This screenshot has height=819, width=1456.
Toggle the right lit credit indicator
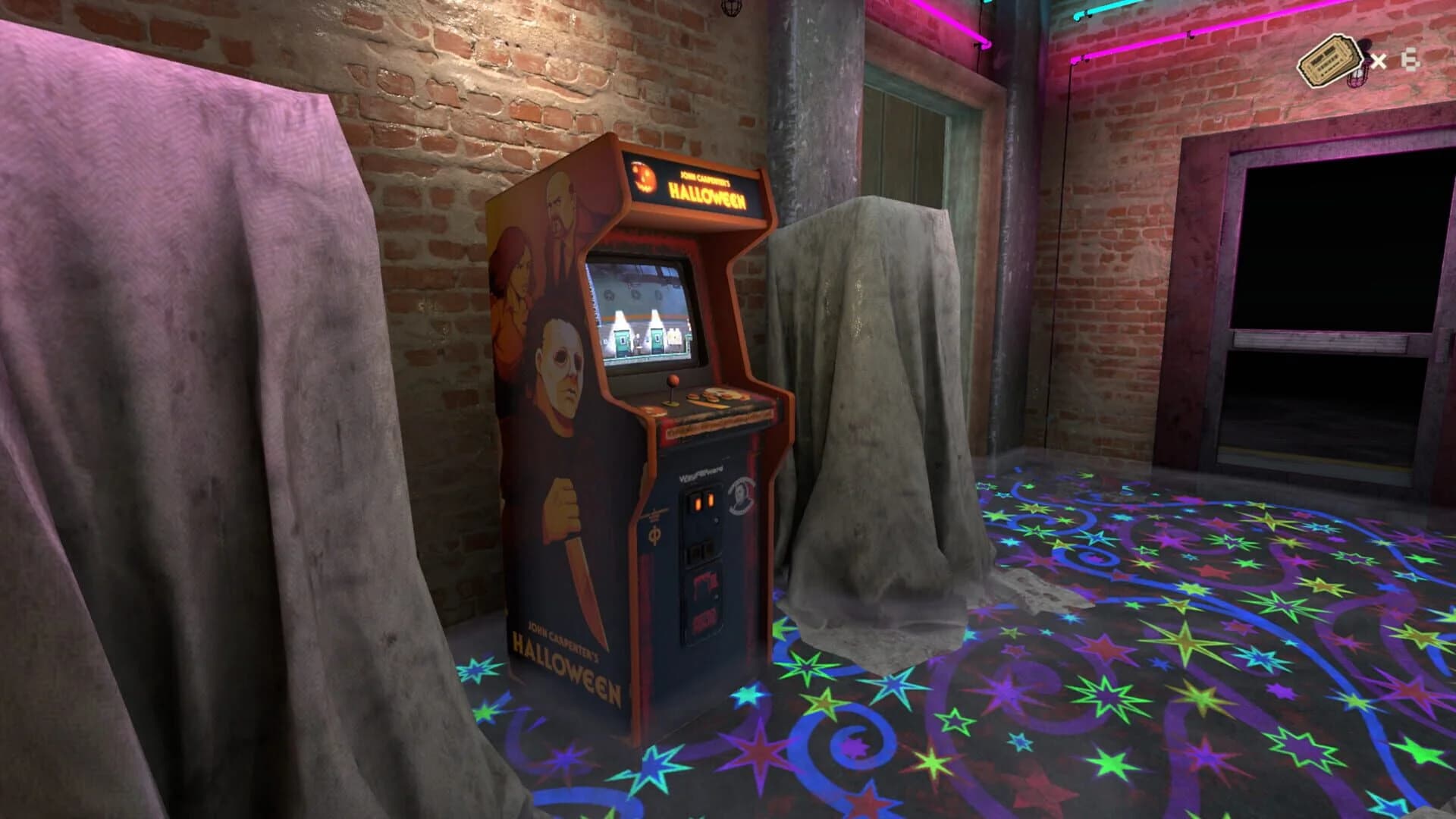point(711,499)
